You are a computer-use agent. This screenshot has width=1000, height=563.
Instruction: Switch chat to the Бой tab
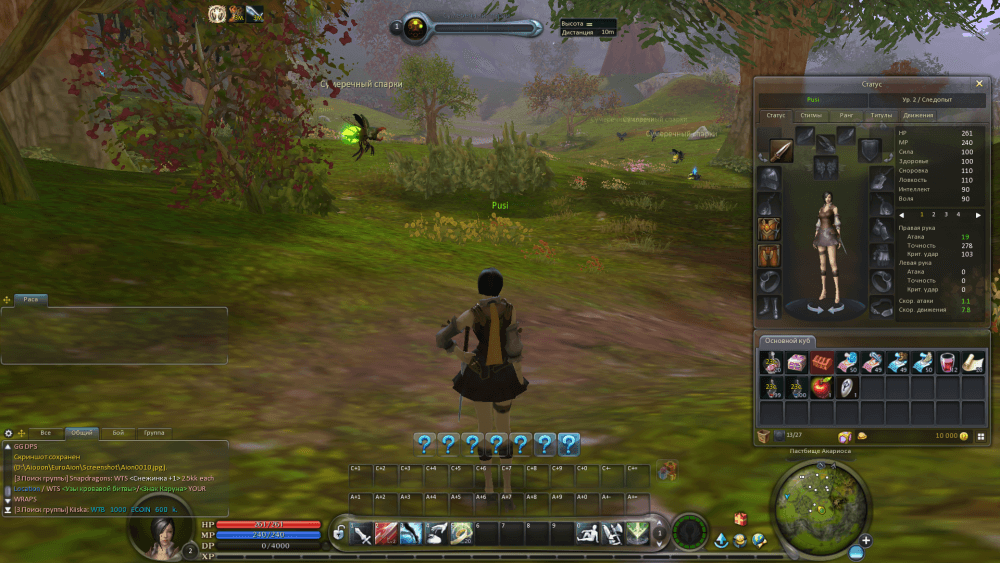click(118, 433)
